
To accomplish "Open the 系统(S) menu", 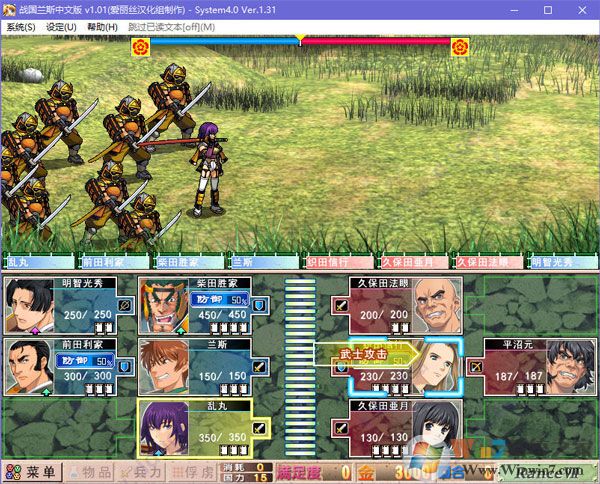I will tap(20, 27).
